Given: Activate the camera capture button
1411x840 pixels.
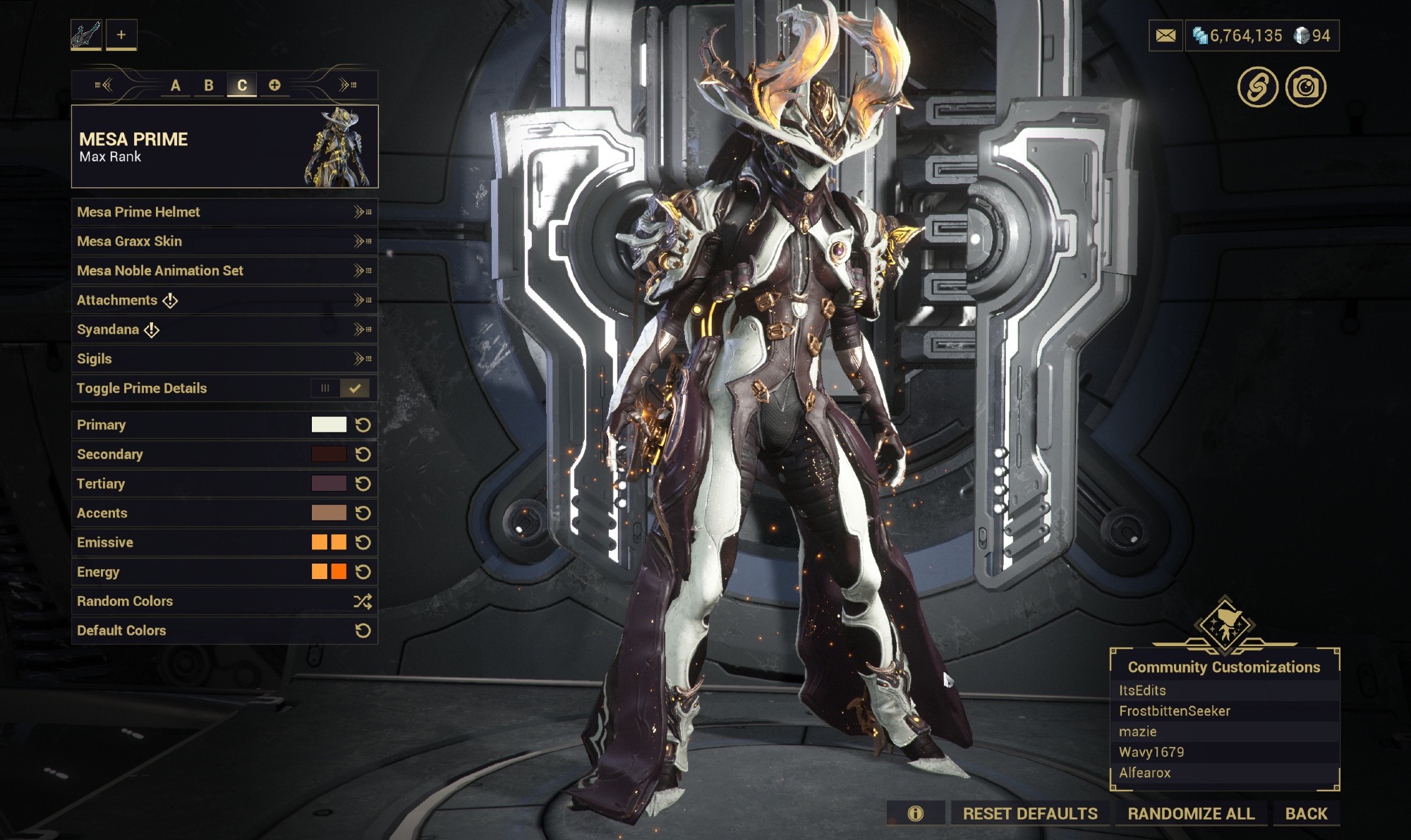Looking at the screenshot, I should tap(1305, 87).
